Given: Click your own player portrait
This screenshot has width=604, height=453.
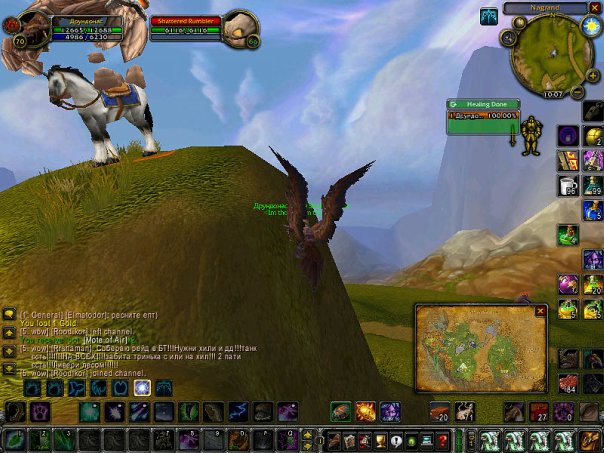Looking at the screenshot, I should tap(28, 28).
